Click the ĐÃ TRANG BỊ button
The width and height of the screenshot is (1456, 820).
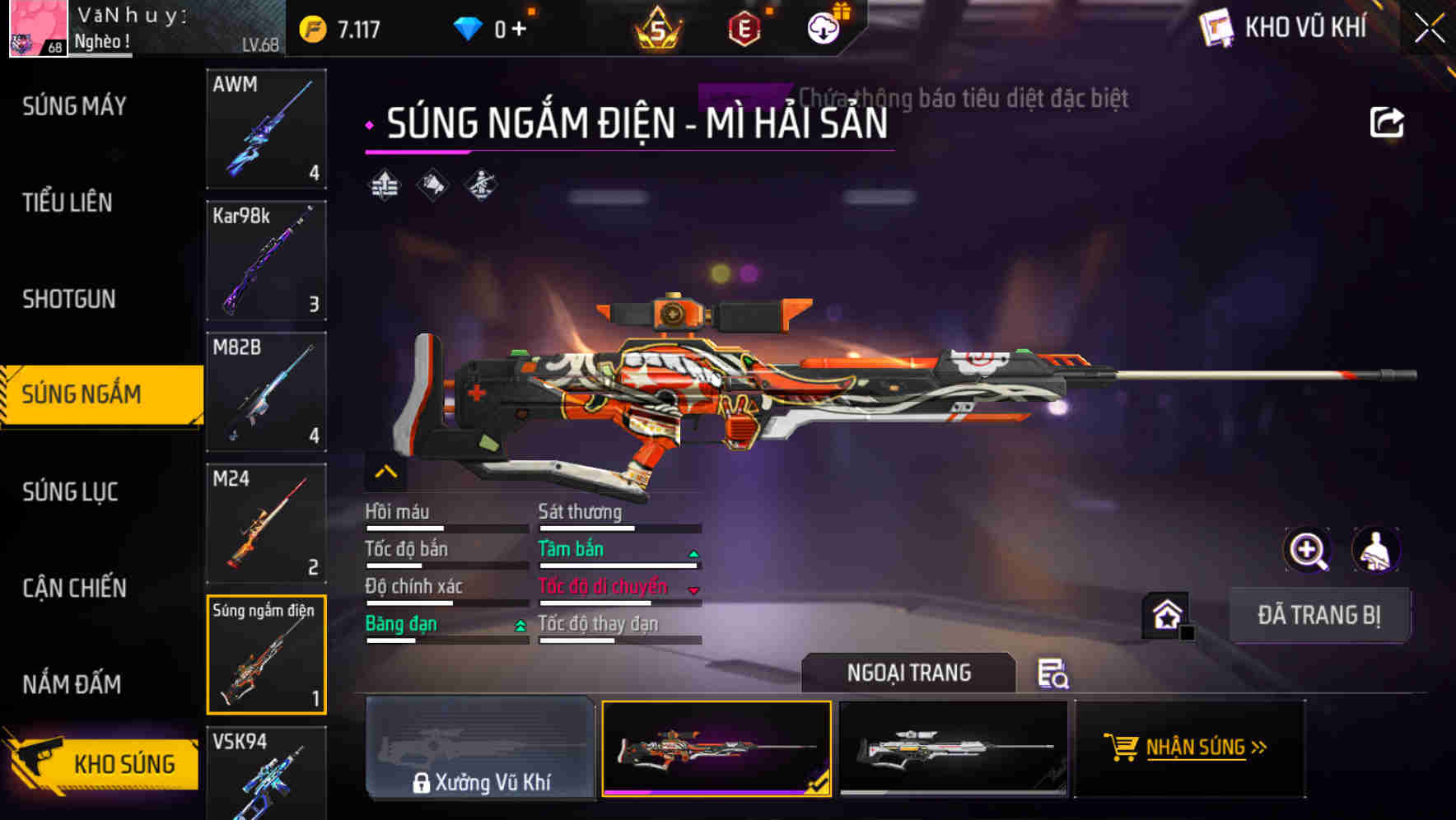(1319, 615)
